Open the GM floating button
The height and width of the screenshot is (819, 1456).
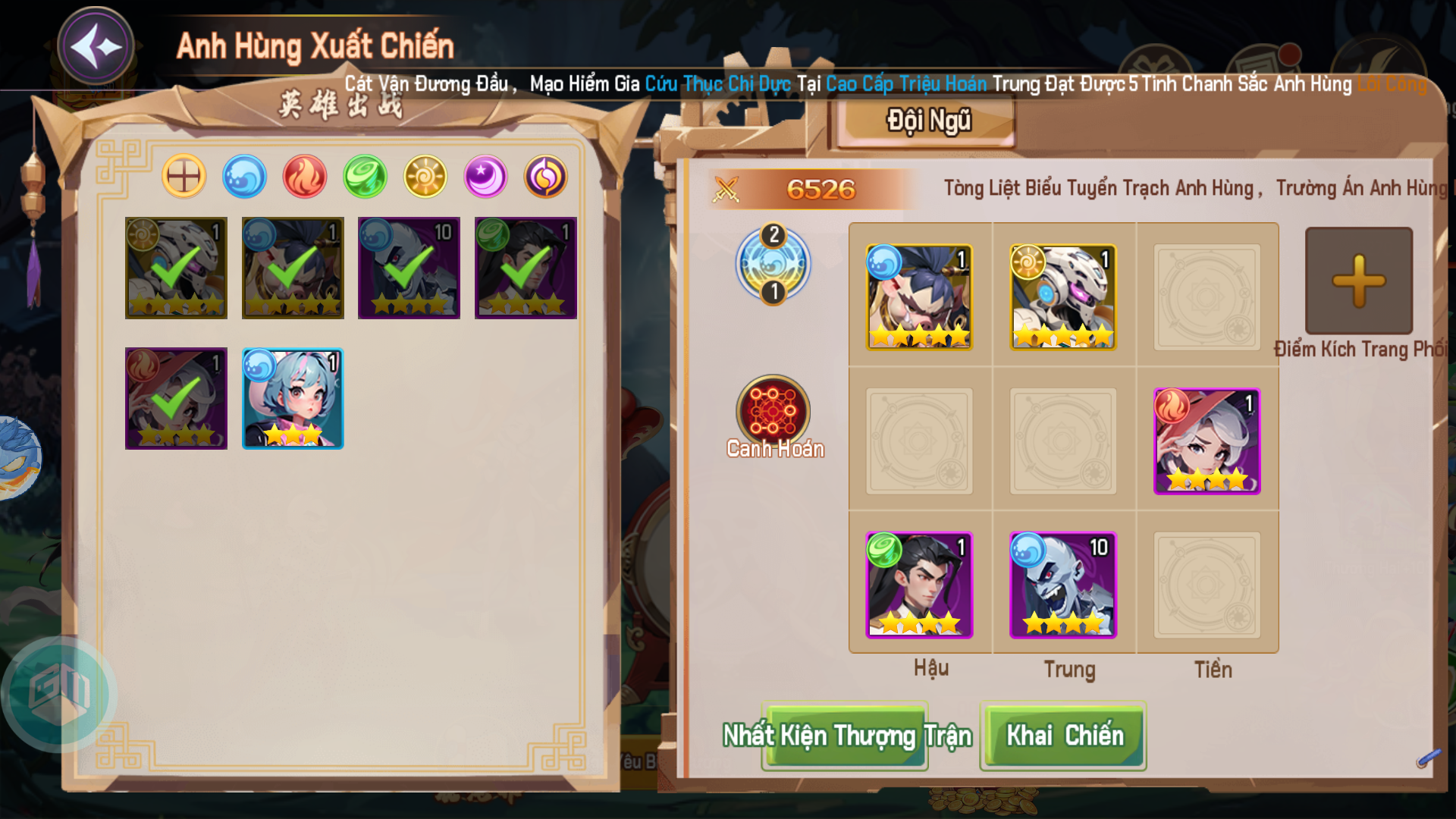(x=59, y=693)
